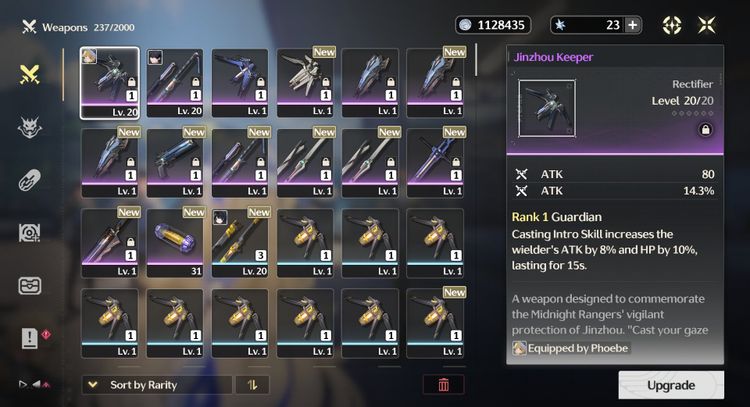Click the red trash can button
Screen dimensions: 750x407
(443, 385)
